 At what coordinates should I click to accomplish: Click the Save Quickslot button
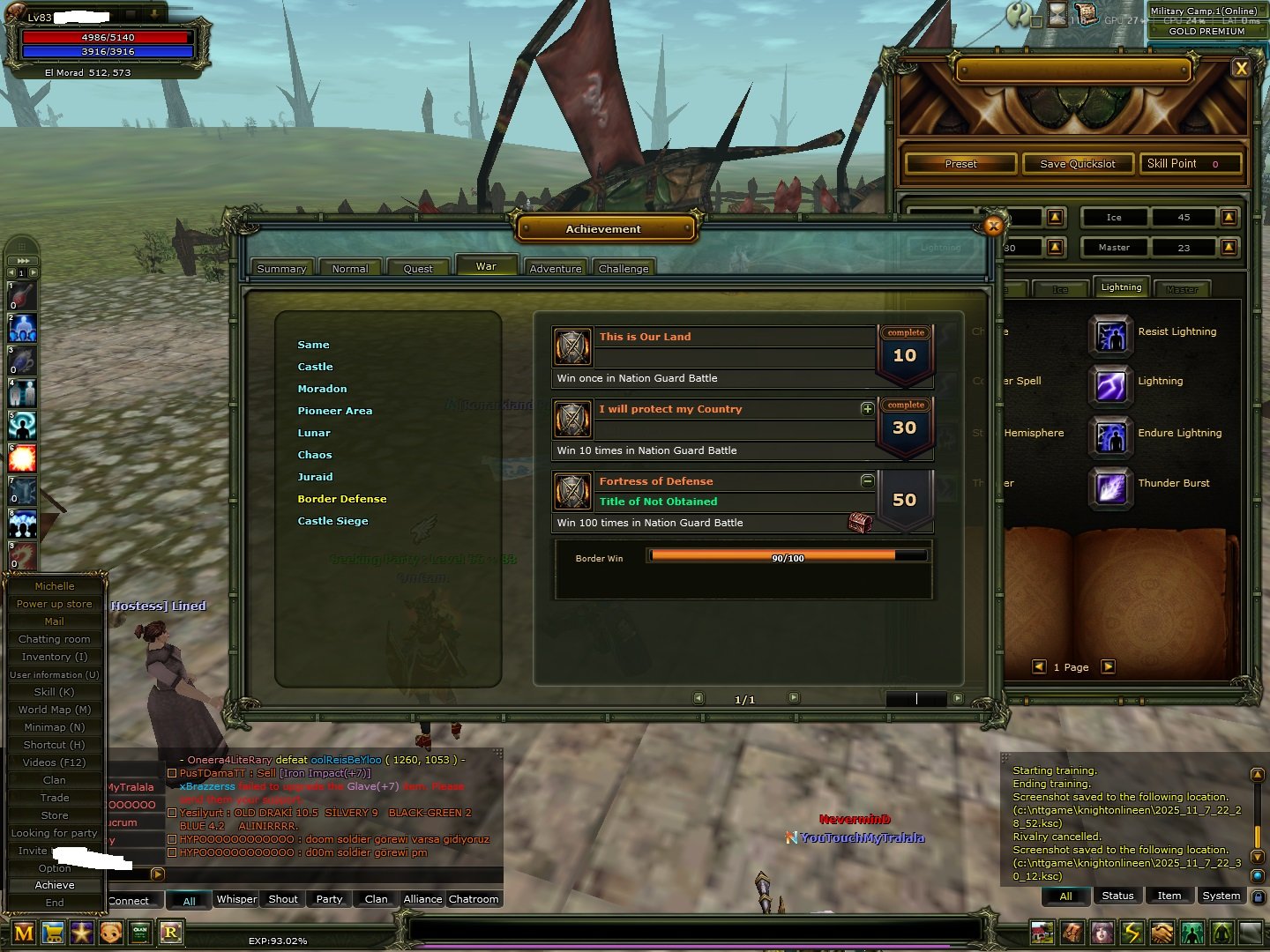[1077, 164]
